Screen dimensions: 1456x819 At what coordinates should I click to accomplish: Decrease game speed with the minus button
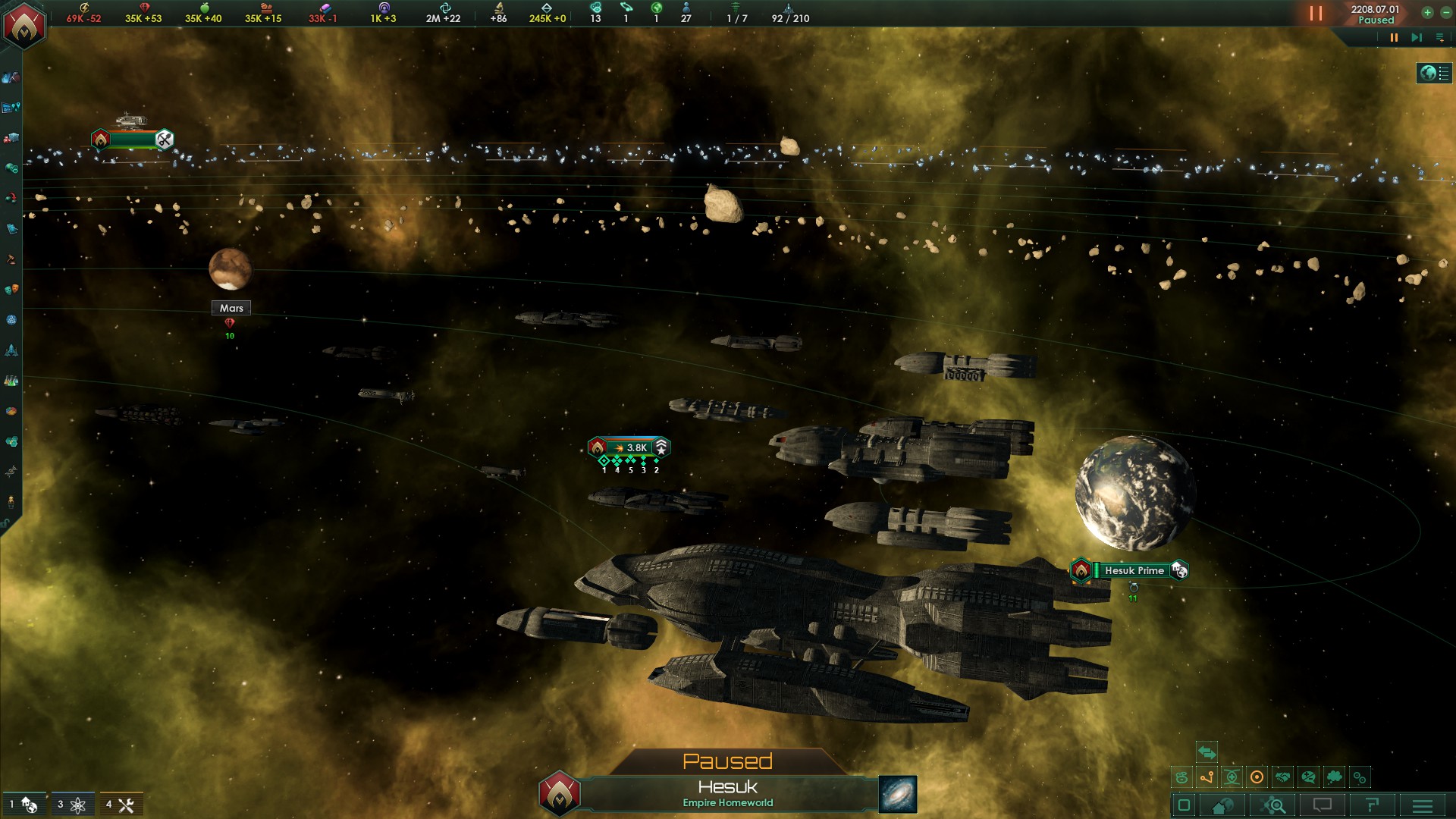coord(1445,12)
